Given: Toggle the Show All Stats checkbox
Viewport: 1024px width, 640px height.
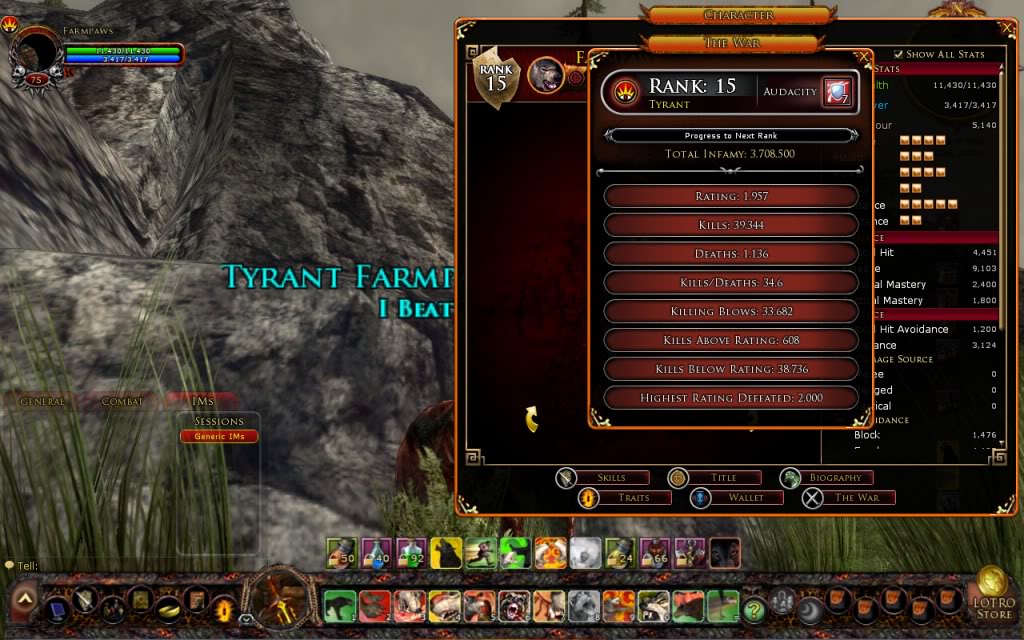Looking at the screenshot, I should click(898, 54).
